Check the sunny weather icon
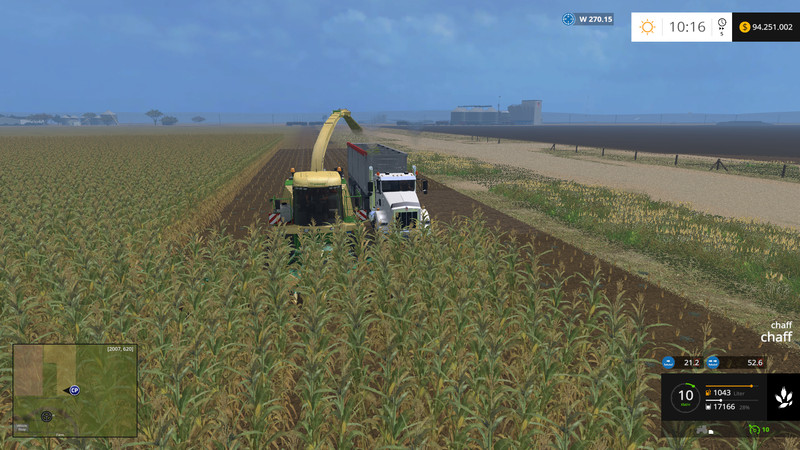 coord(648,27)
